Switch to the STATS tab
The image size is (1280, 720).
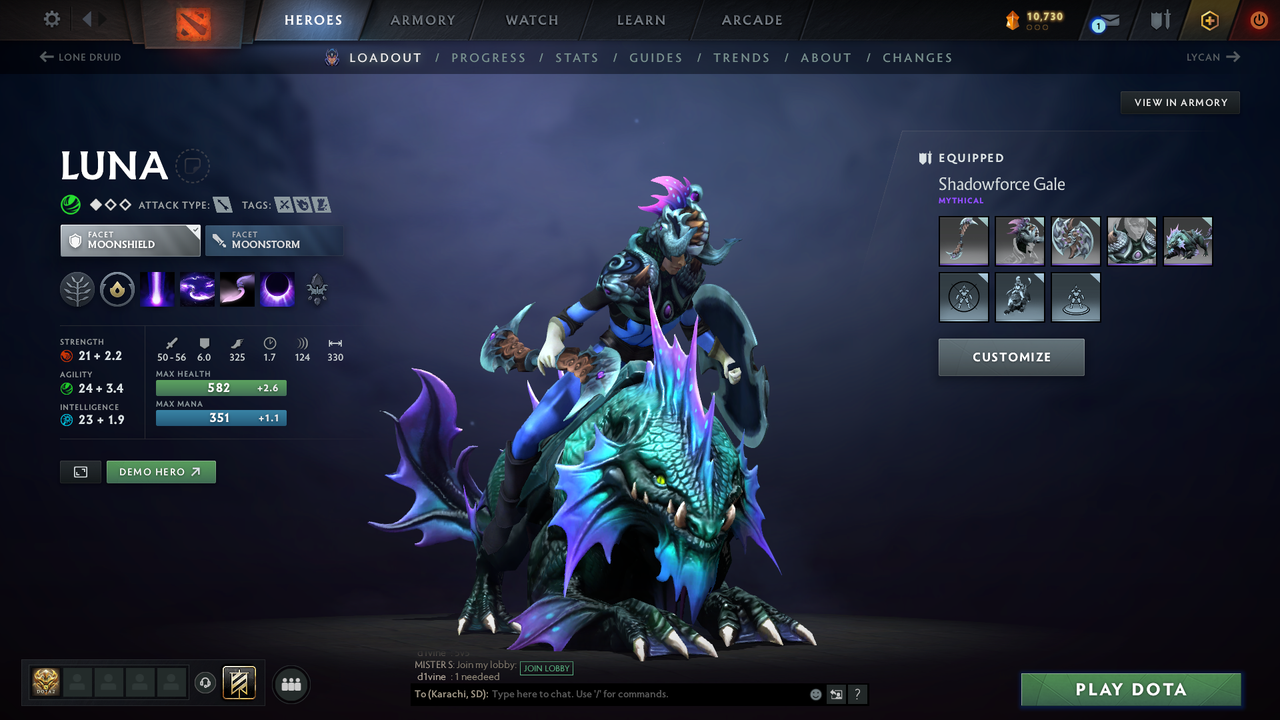click(577, 57)
